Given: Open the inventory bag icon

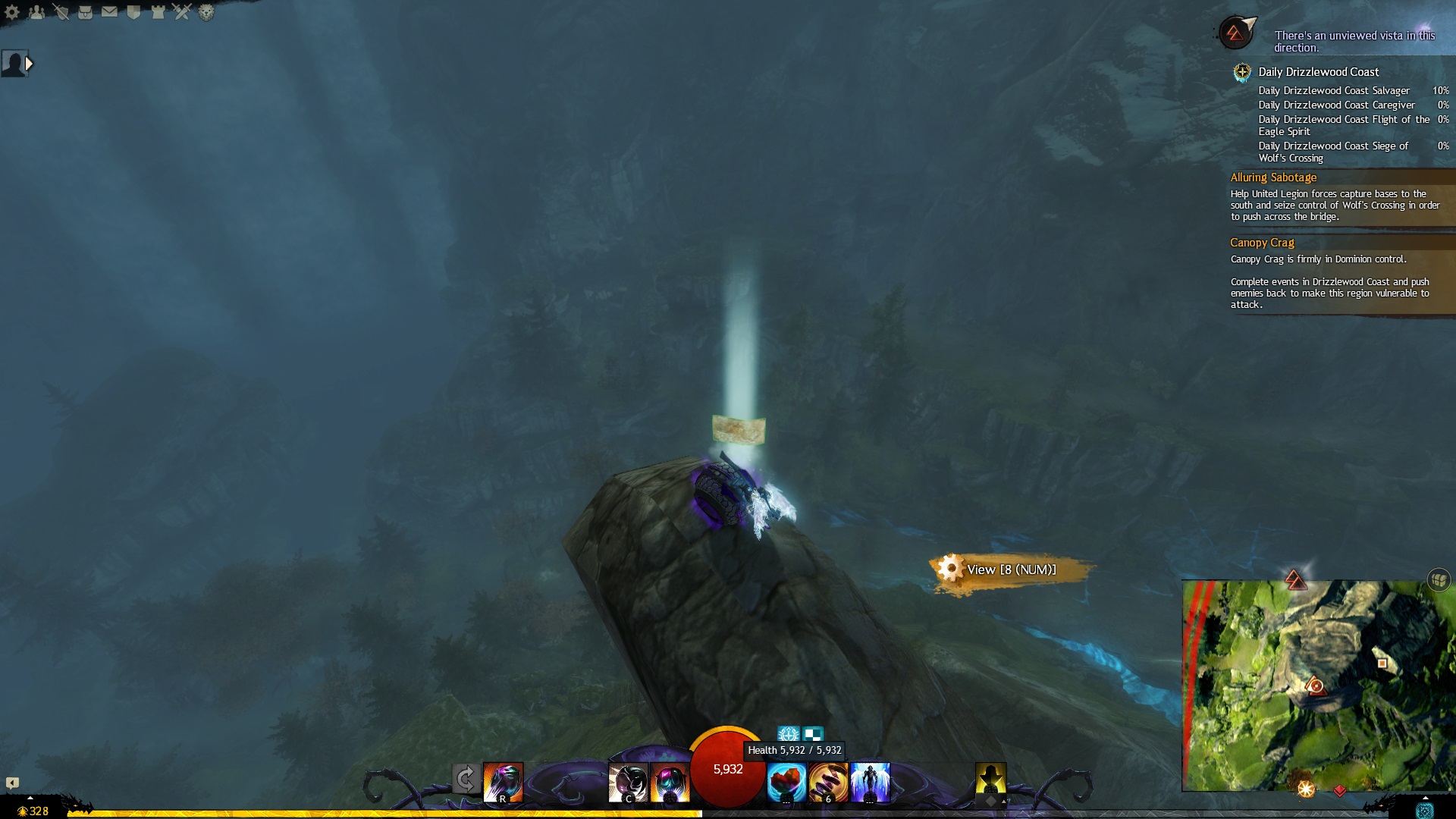Looking at the screenshot, I should click(x=86, y=12).
